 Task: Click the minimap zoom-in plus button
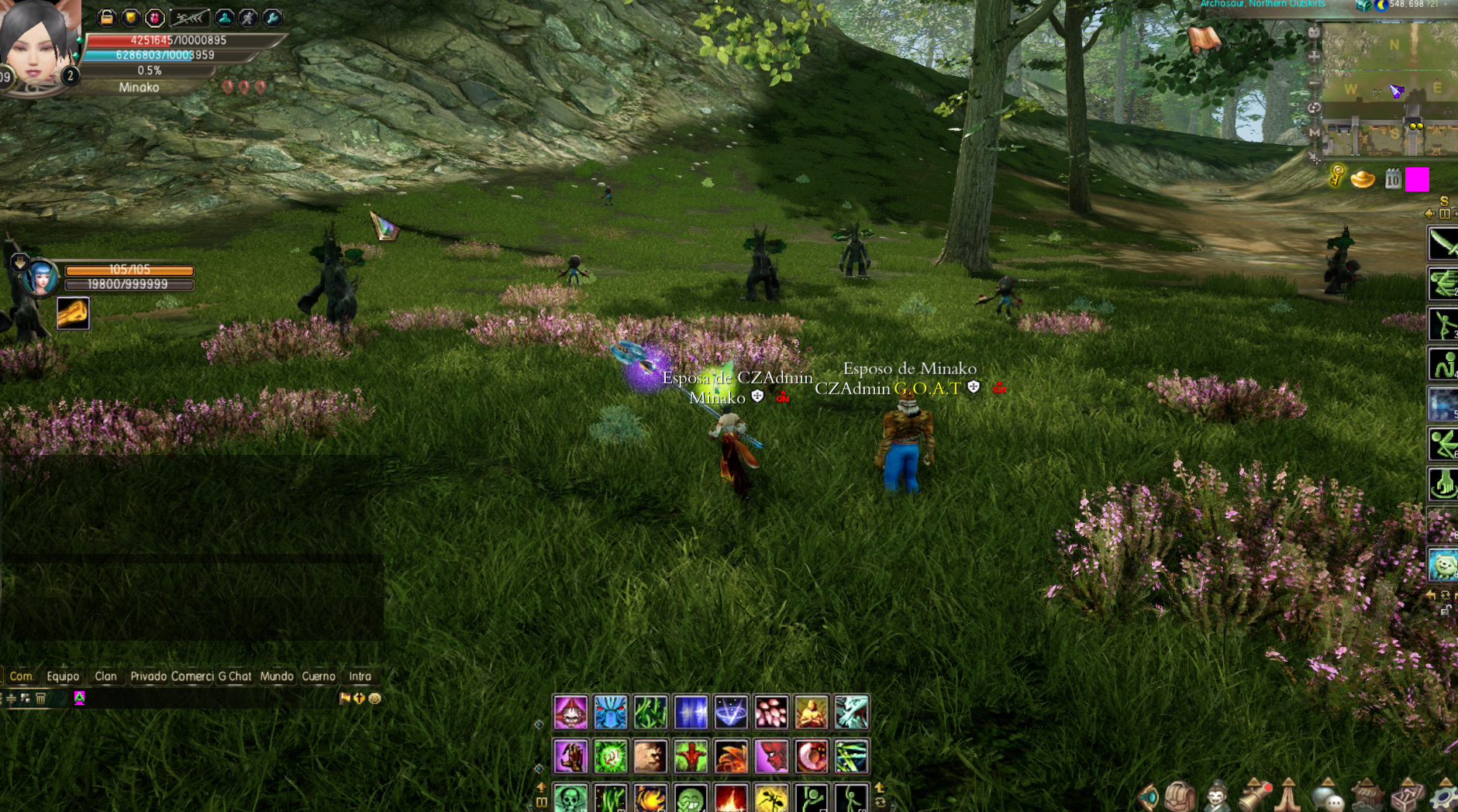1314,57
